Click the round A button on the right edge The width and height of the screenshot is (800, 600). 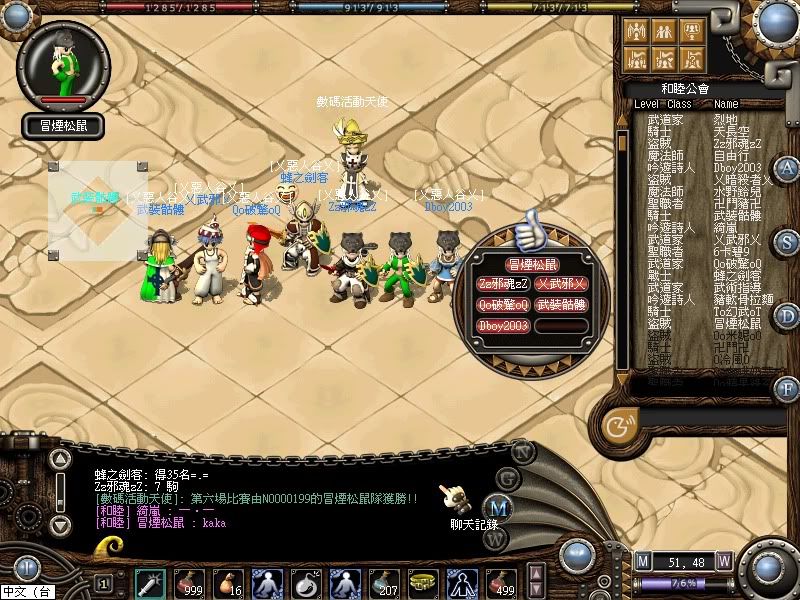788,167
